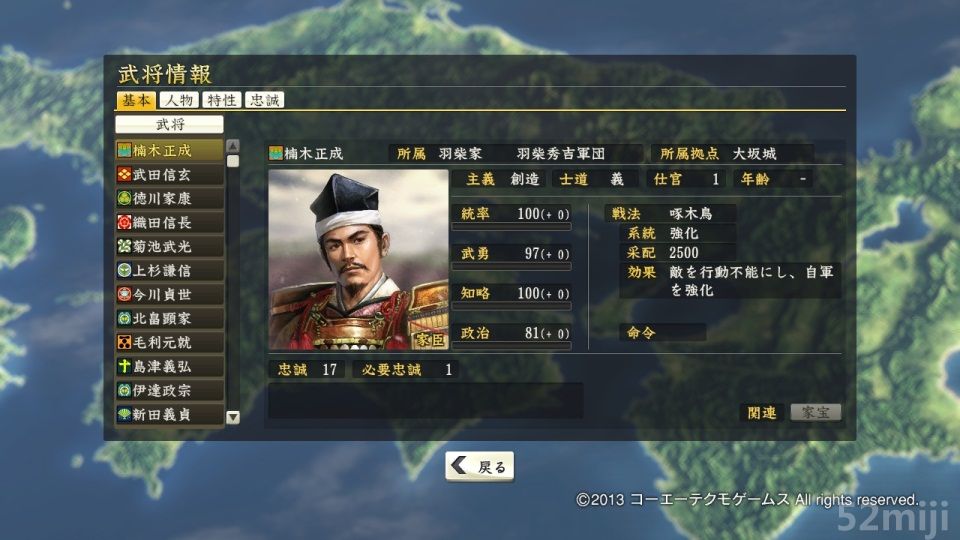Go back with the 戻る button
This screenshot has width=960, height=540.
pos(479,466)
